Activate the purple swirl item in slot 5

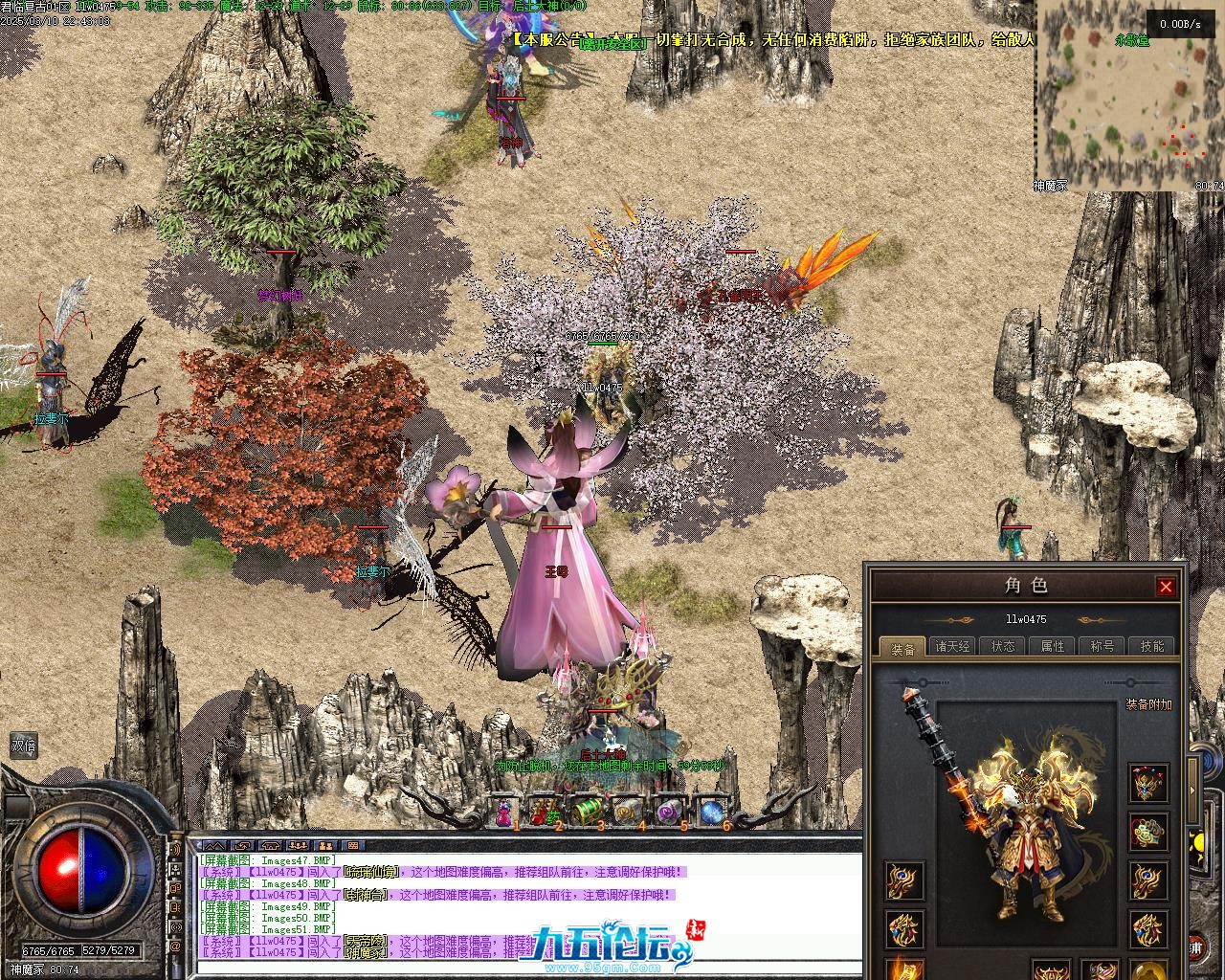pos(669,813)
